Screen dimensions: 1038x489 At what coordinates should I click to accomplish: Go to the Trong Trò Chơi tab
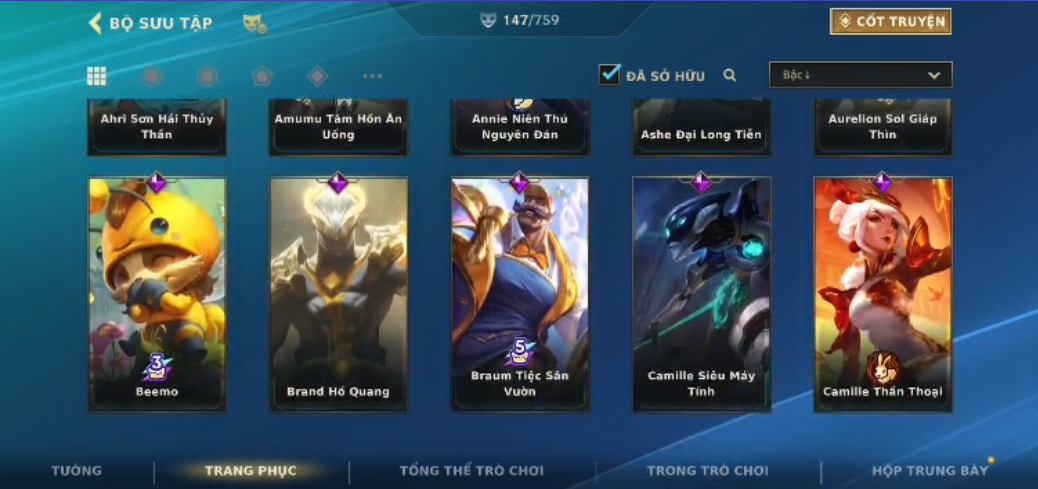(707, 471)
